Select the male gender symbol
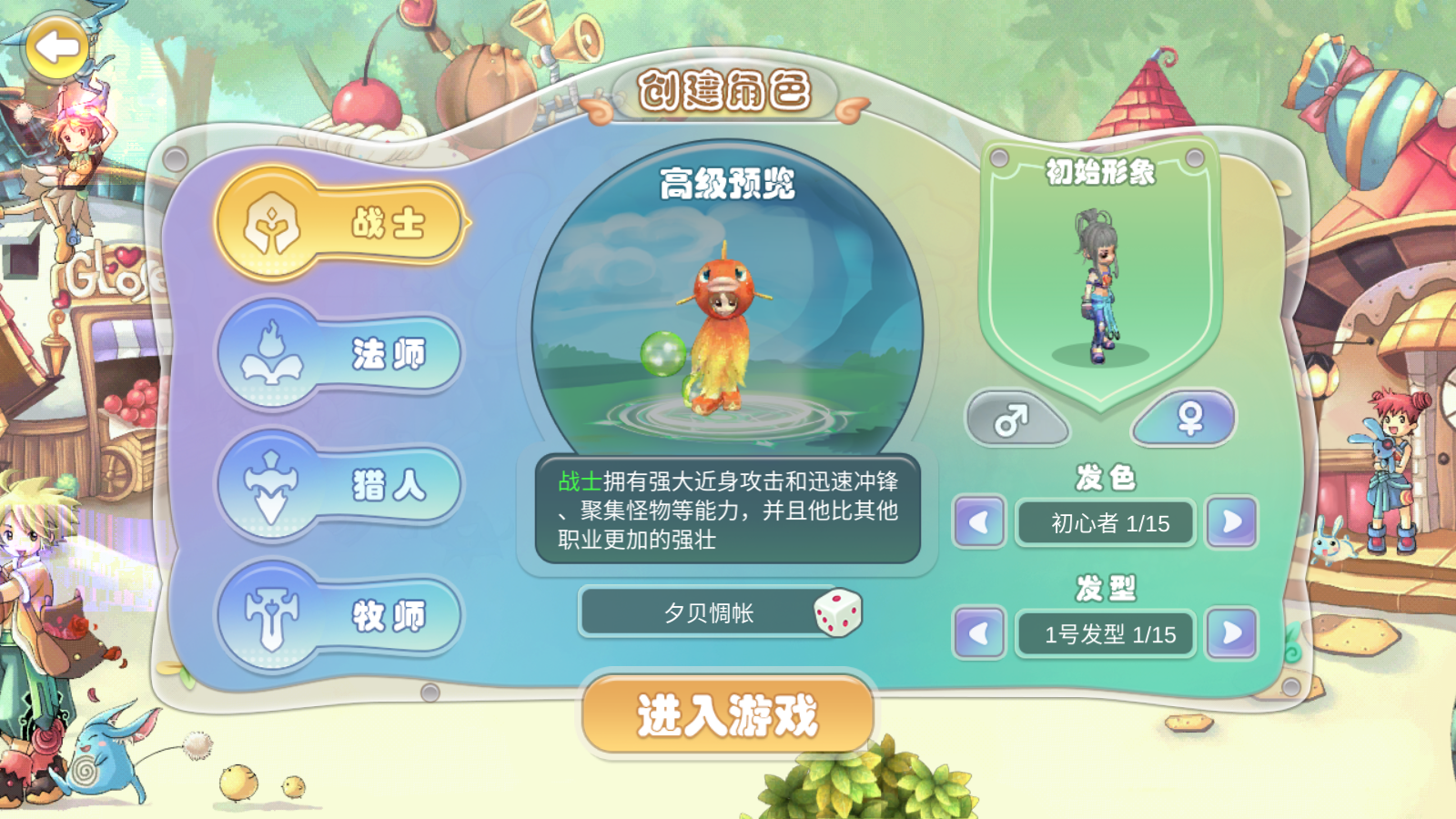 [x=1016, y=420]
